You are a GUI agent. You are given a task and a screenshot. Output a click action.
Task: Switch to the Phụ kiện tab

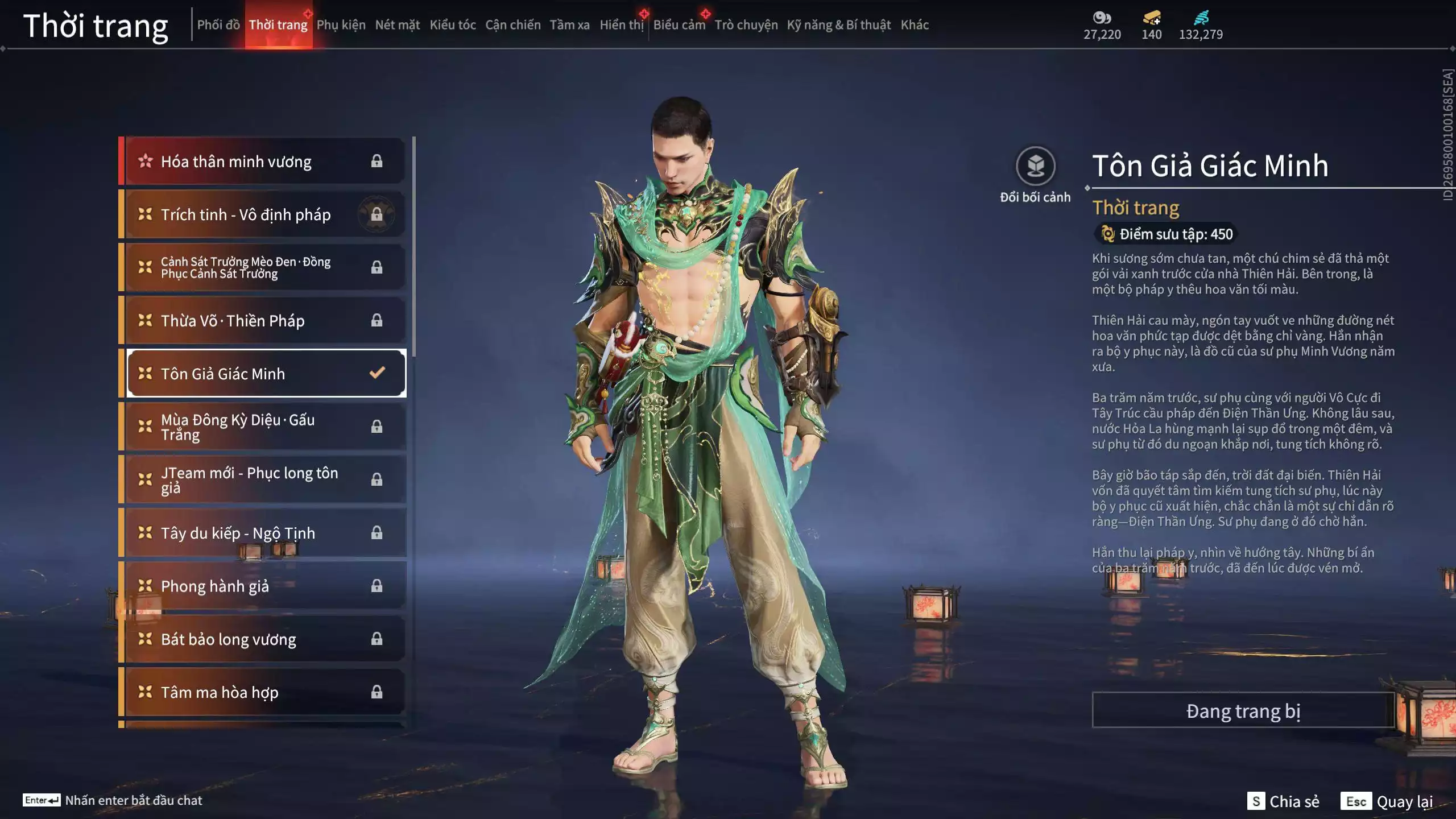[x=341, y=25]
